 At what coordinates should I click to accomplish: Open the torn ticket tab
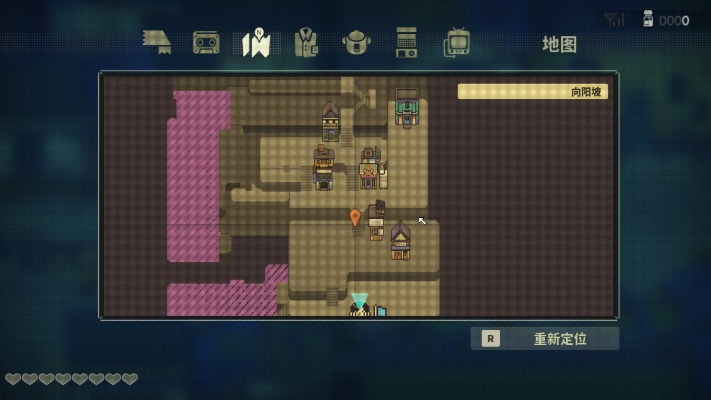(157, 42)
